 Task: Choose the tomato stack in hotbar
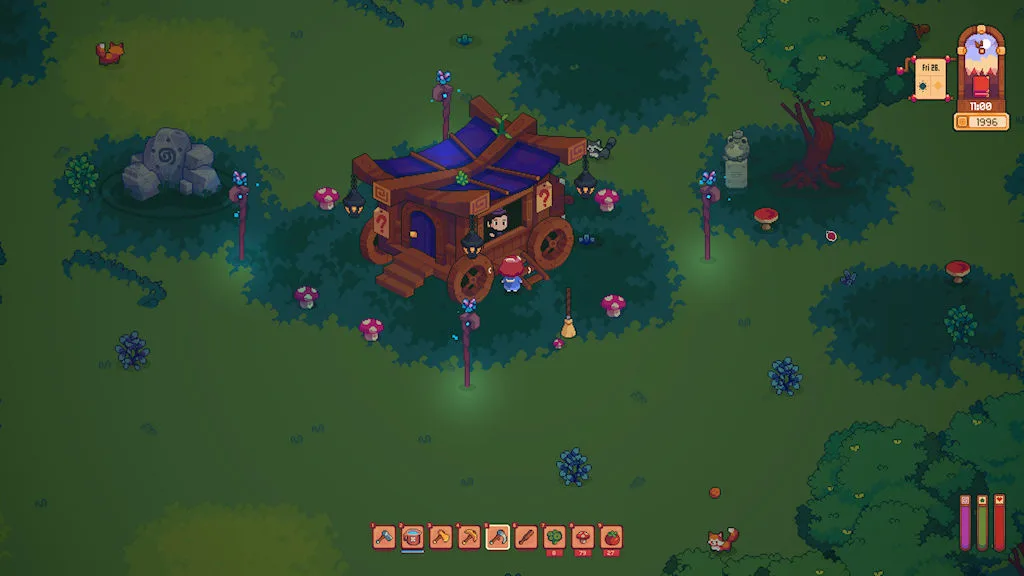pos(611,538)
